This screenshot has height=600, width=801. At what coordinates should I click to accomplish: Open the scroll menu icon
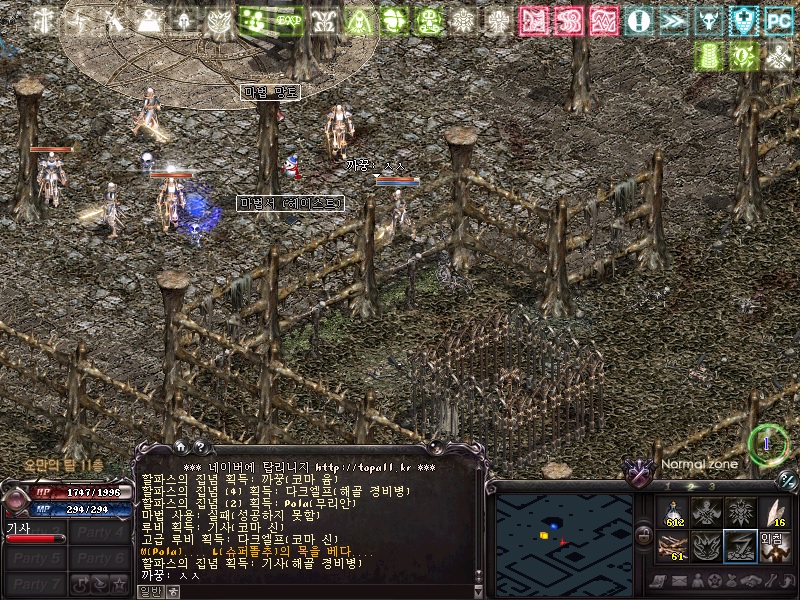(x=658, y=581)
